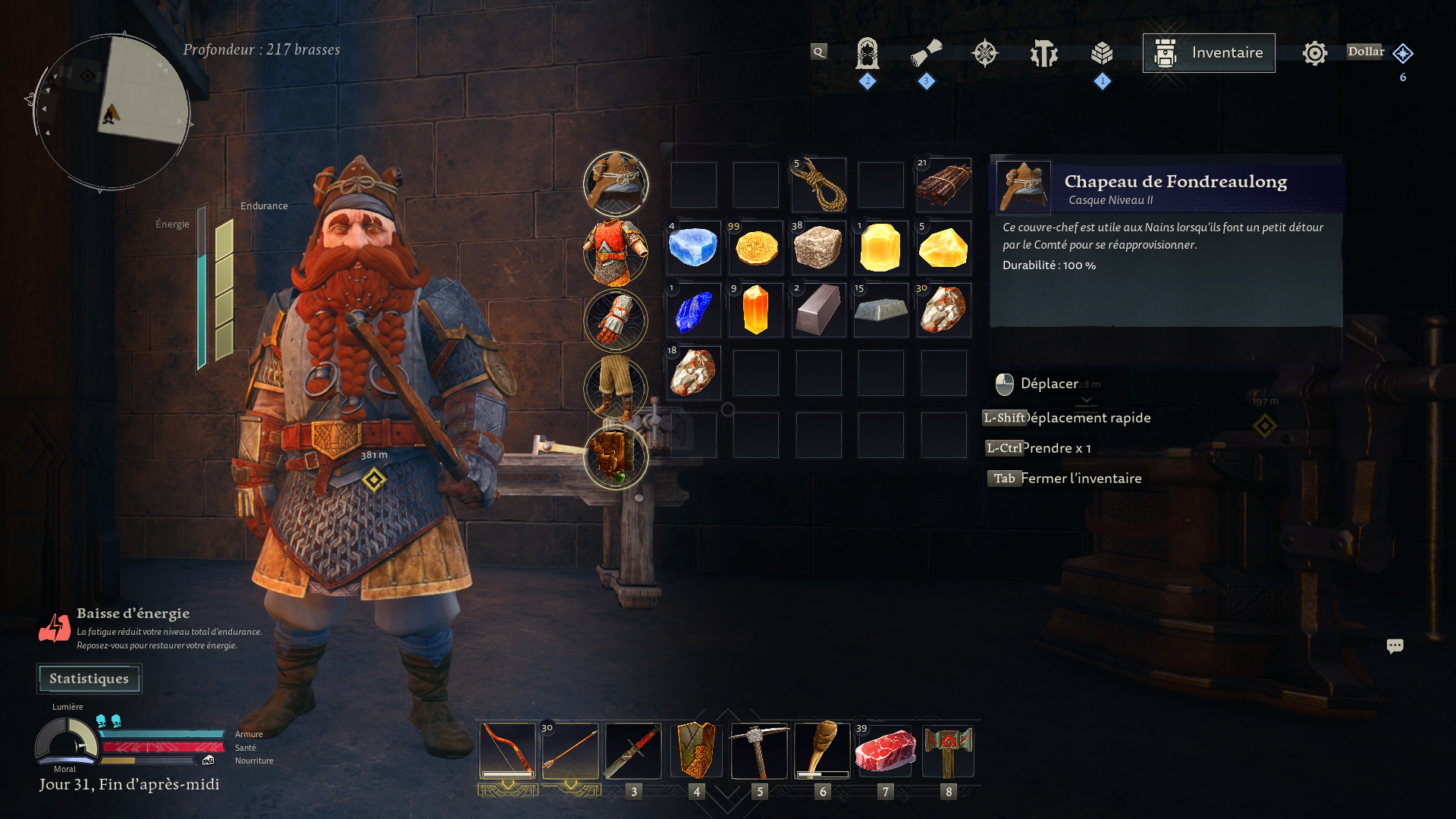Screen dimensions: 1456x819
Task: Click the equipped backpack slot
Action: [615, 457]
